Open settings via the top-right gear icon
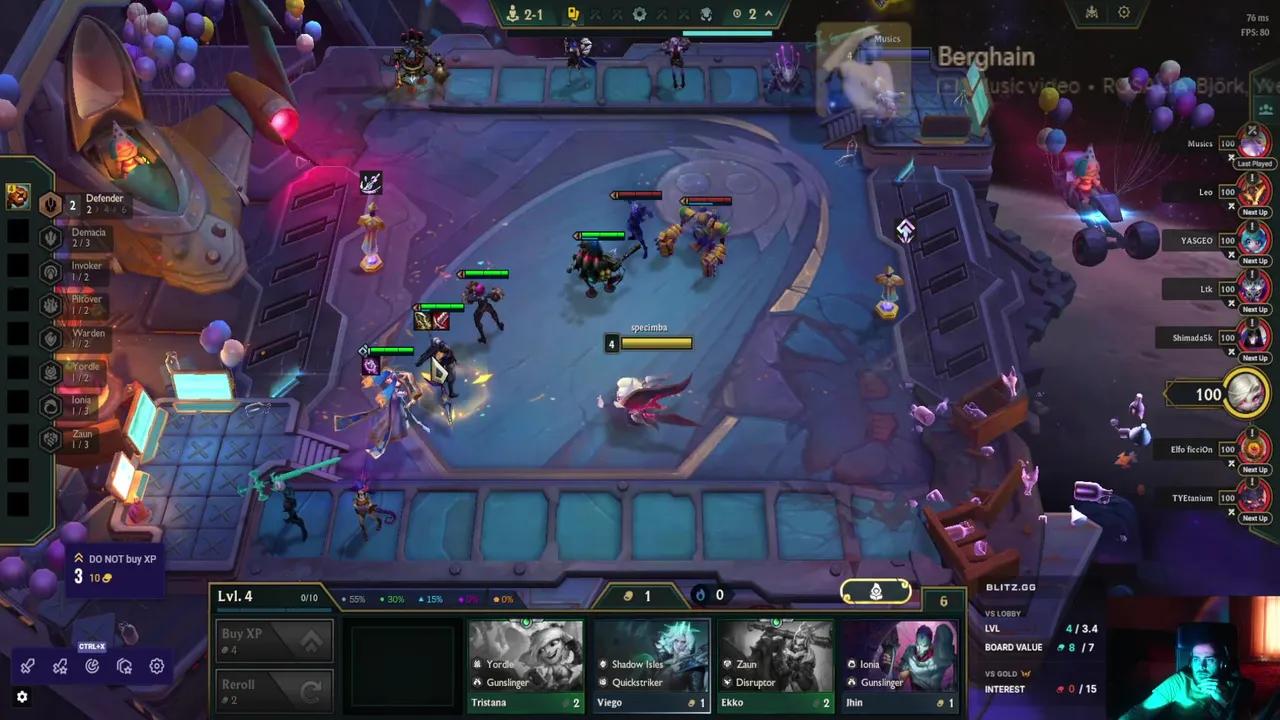The width and height of the screenshot is (1280, 720). click(1124, 12)
